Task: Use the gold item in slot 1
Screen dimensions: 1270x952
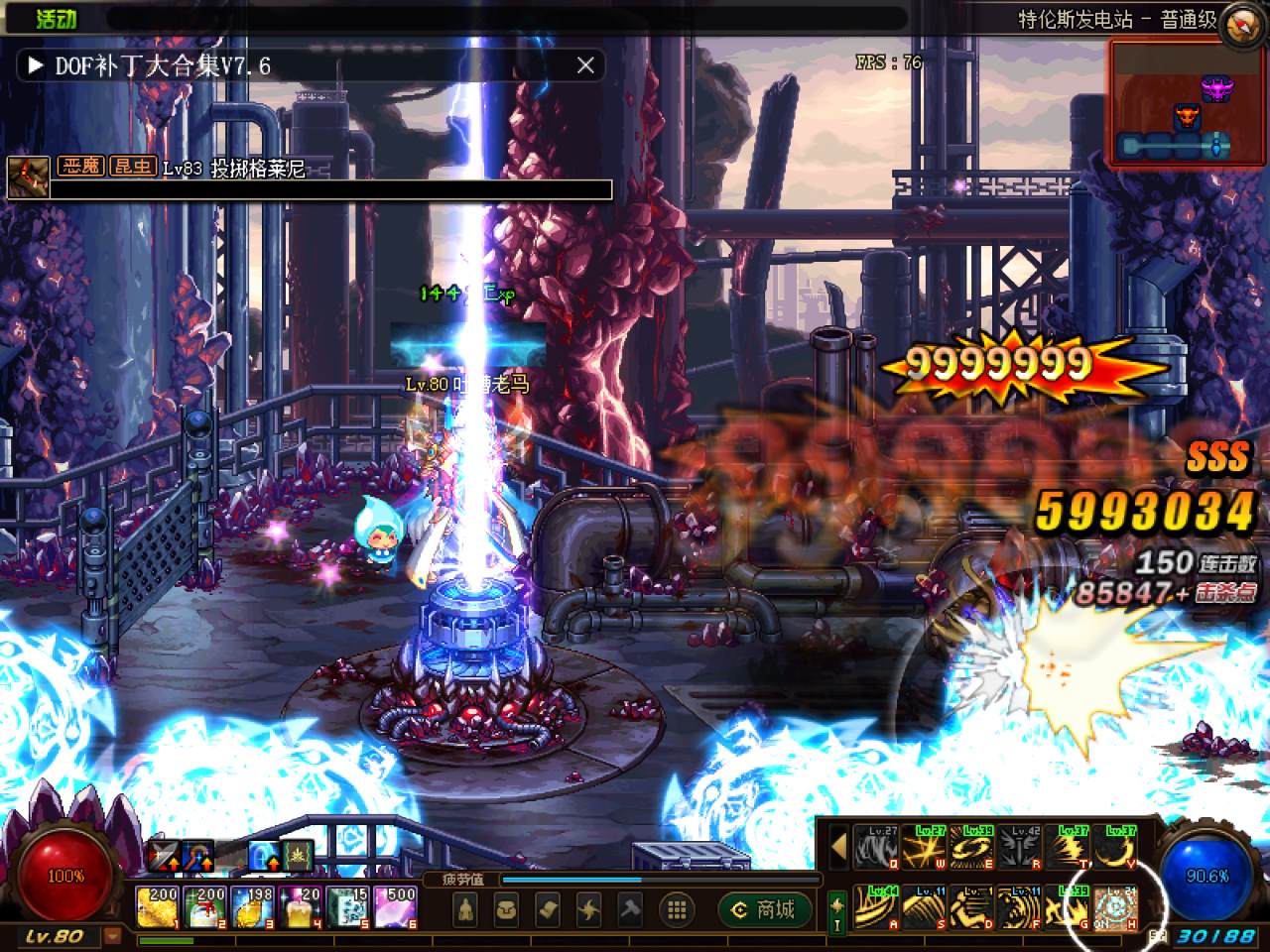Action: 158,906
